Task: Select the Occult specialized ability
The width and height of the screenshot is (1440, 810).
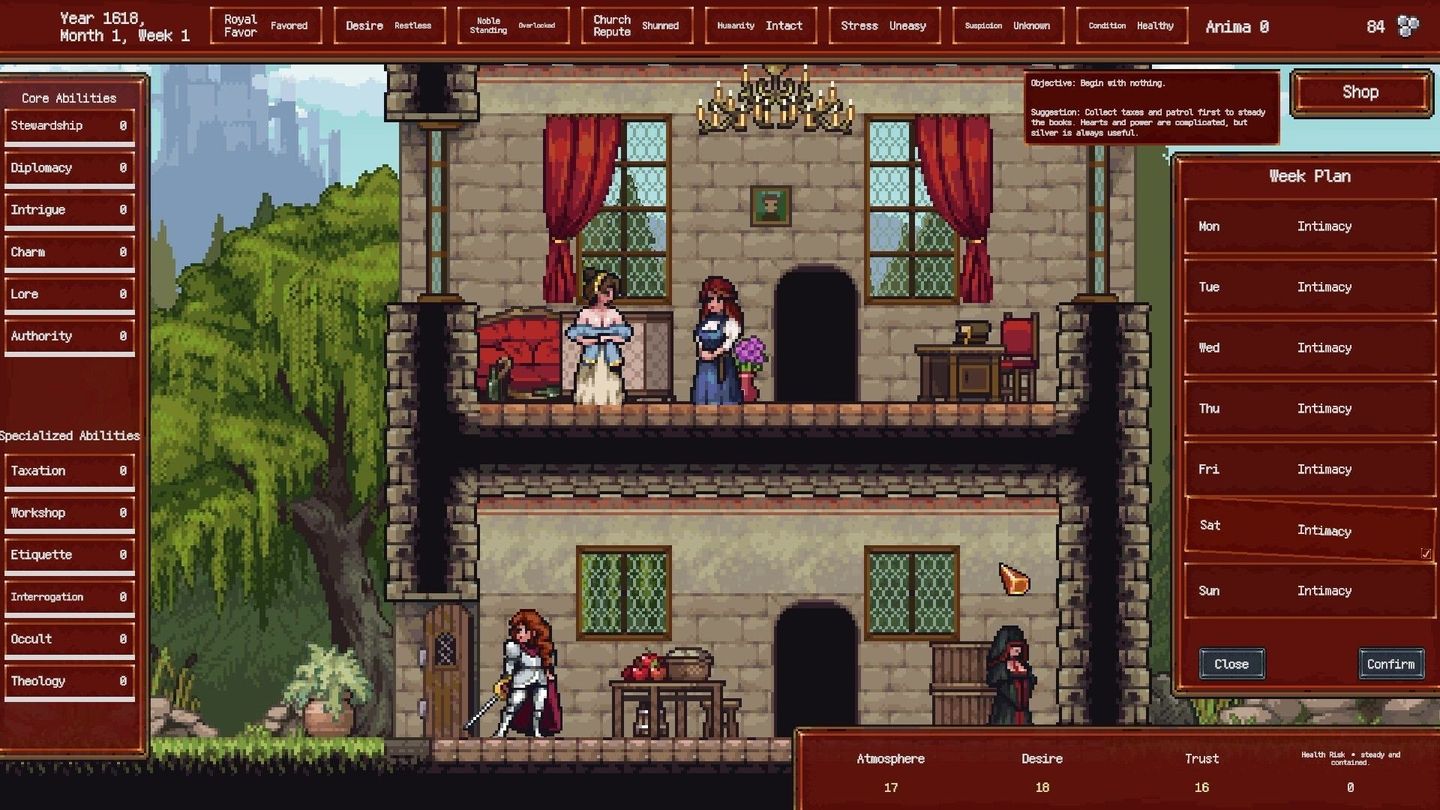Action: (x=70, y=638)
